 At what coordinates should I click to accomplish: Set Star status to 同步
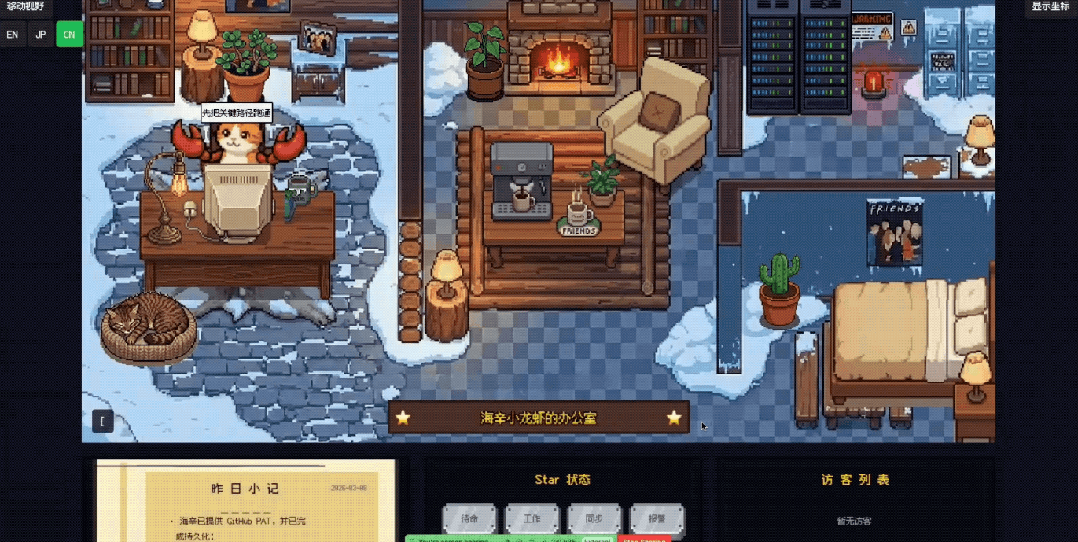[594, 519]
